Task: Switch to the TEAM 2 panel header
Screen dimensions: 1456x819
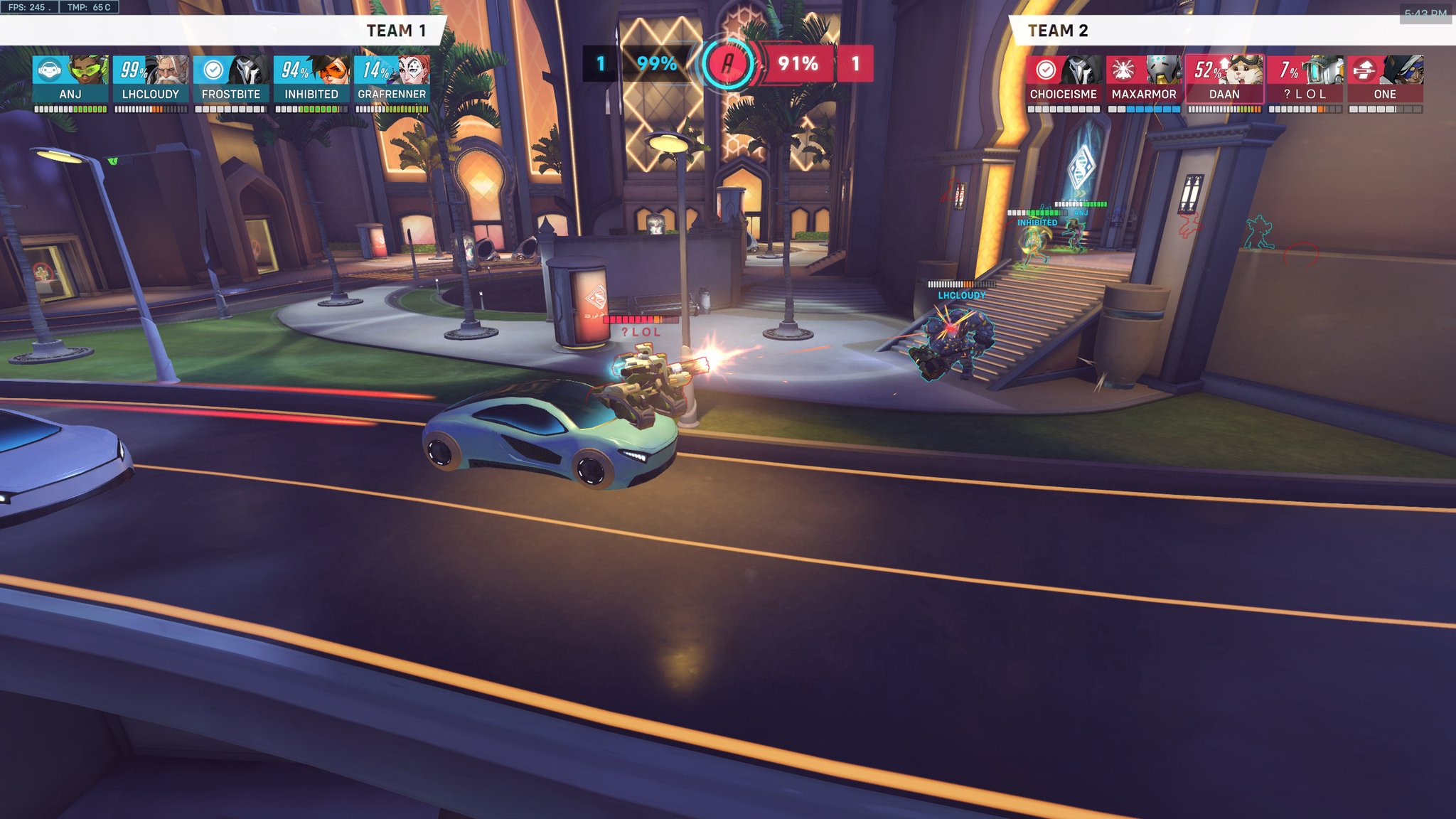Action: (1057, 31)
